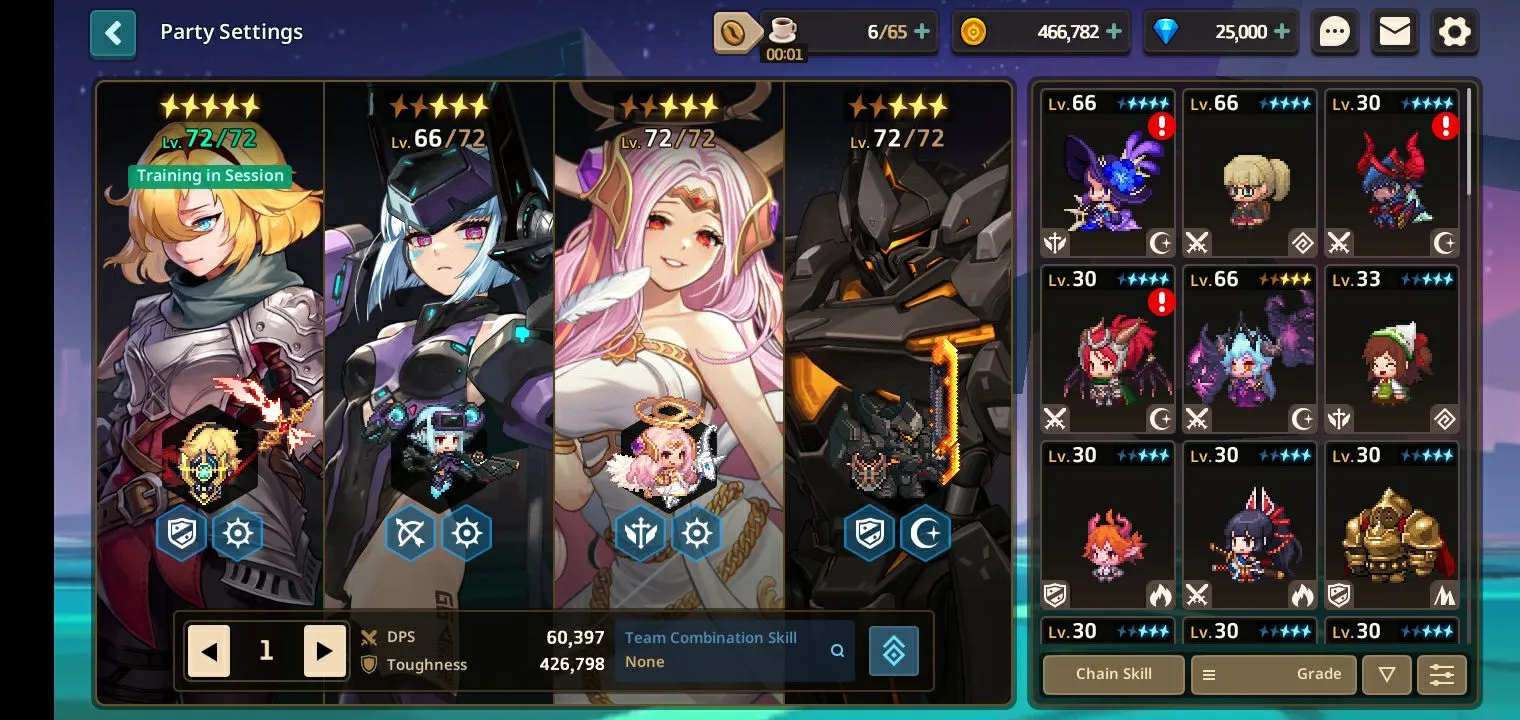1520x720 pixels.
Task: Add more gold coins
Action: (1114, 32)
